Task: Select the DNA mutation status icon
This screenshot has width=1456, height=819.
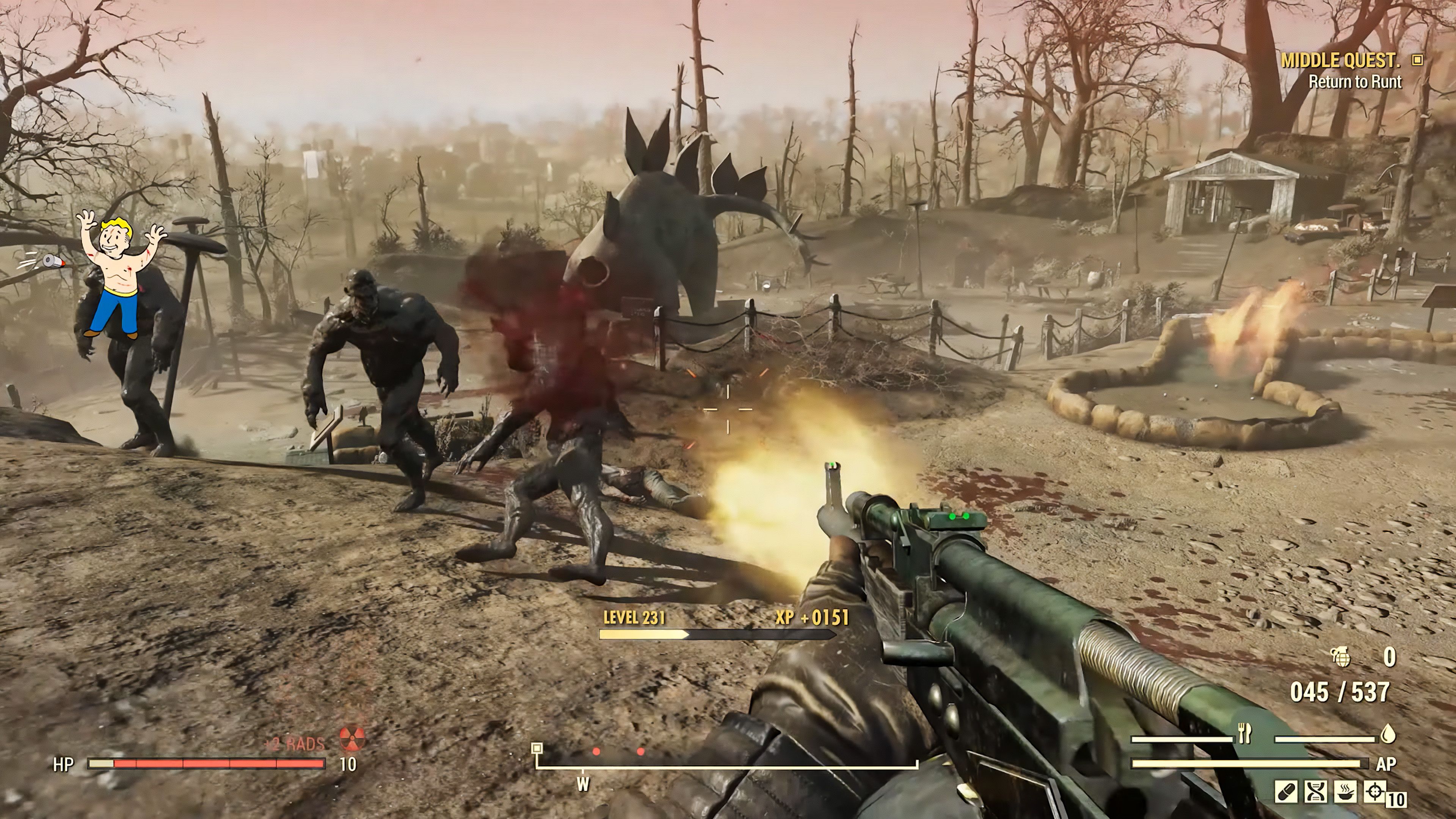Action: [x=1316, y=792]
